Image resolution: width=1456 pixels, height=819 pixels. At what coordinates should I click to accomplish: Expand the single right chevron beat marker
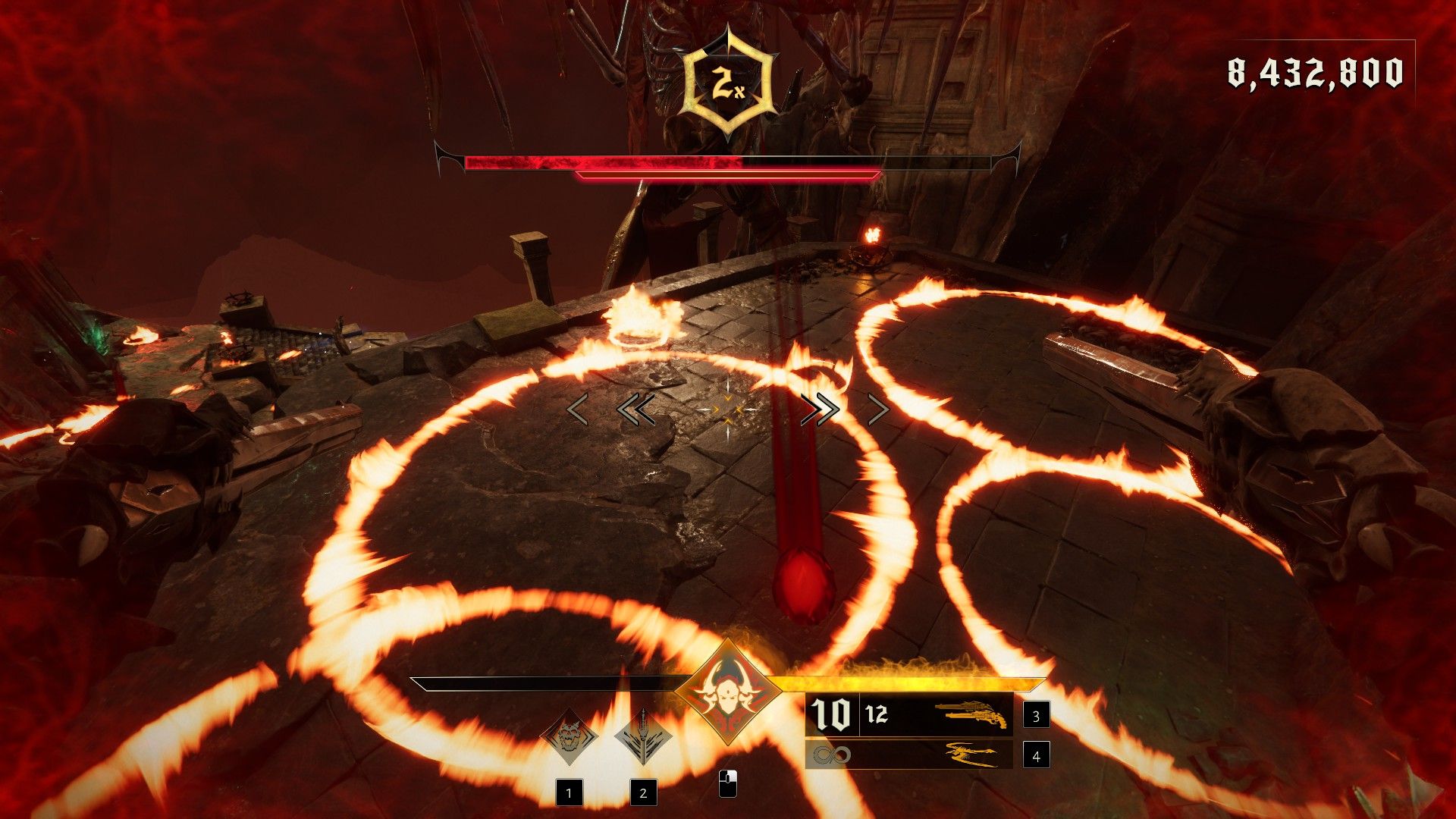click(880, 410)
